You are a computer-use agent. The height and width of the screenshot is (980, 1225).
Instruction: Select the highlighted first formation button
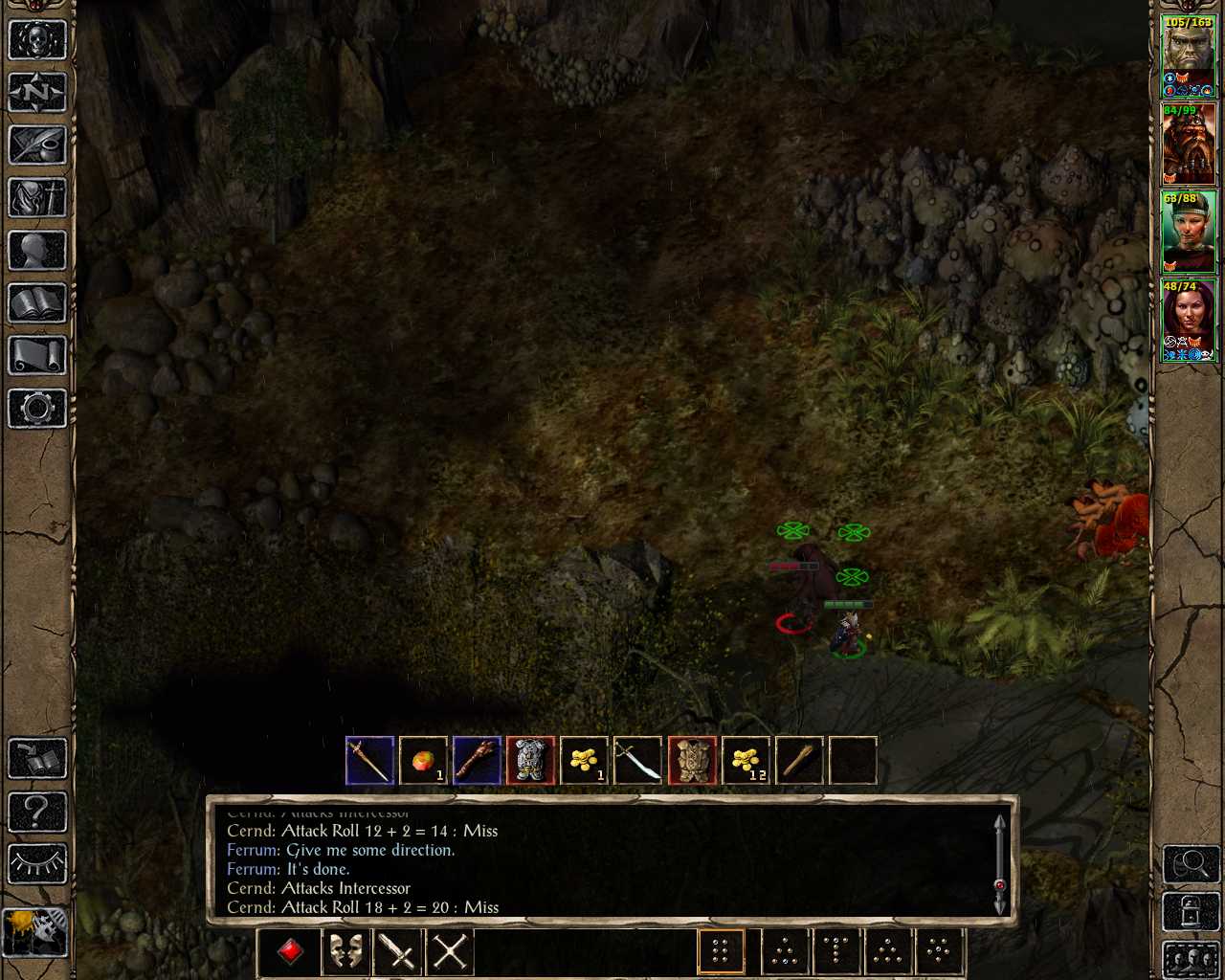pos(721,952)
